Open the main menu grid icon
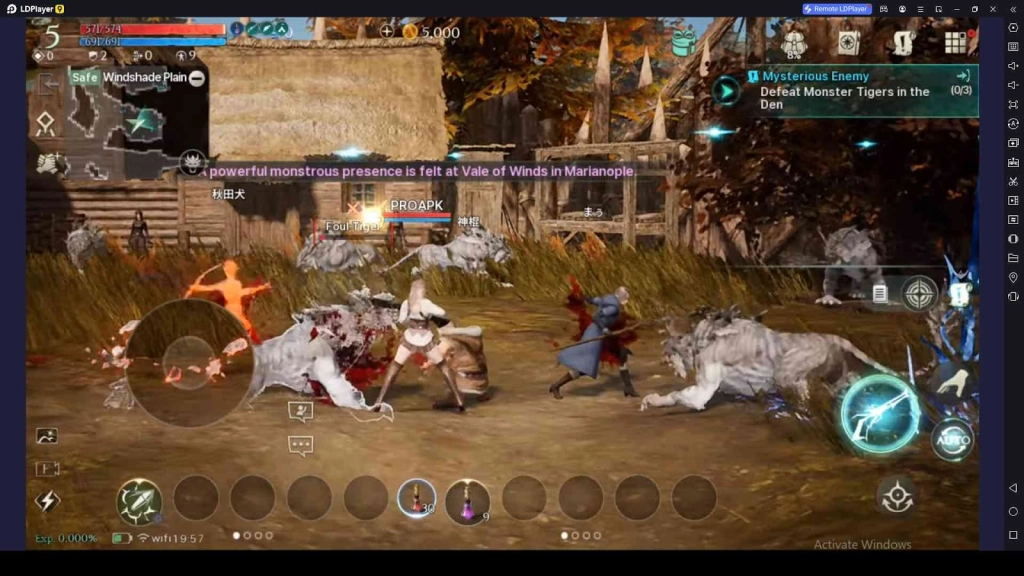The height and width of the screenshot is (576, 1024). [956, 42]
